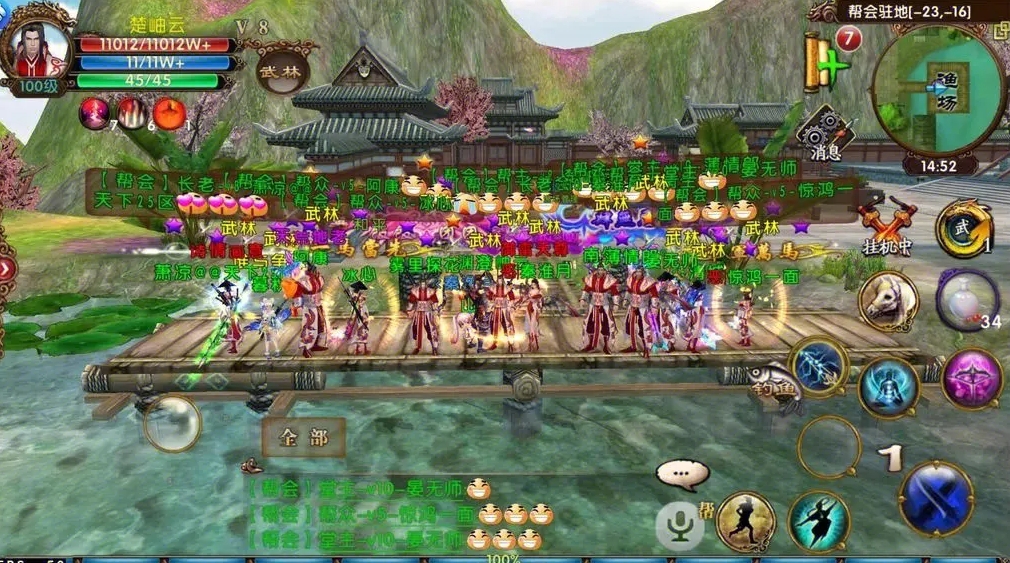
Task: Open the player portrait of 楚岫云
Action: 40,52
